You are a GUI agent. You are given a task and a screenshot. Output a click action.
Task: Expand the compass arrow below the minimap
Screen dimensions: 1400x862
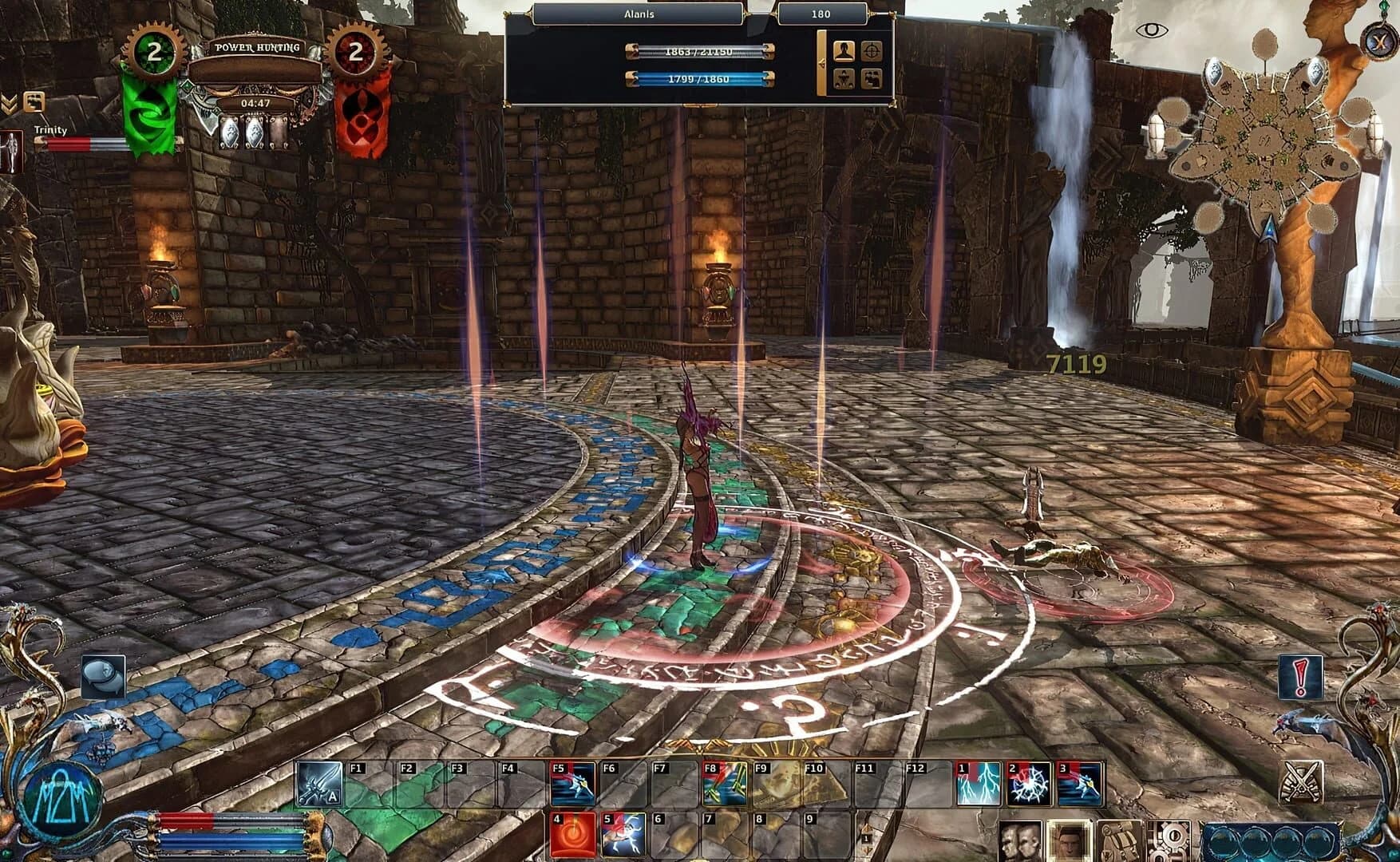tap(1271, 229)
